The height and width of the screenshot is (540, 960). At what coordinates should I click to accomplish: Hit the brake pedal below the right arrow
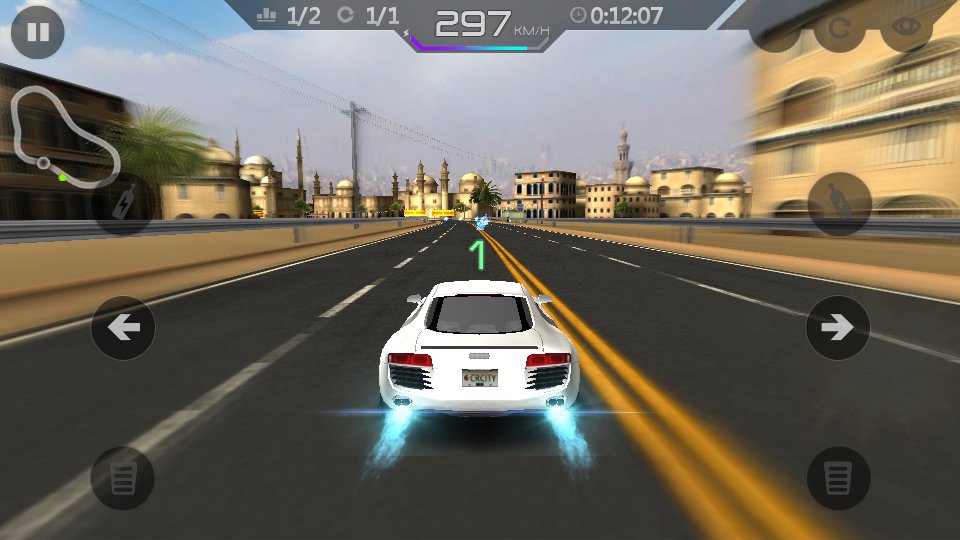(838, 478)
